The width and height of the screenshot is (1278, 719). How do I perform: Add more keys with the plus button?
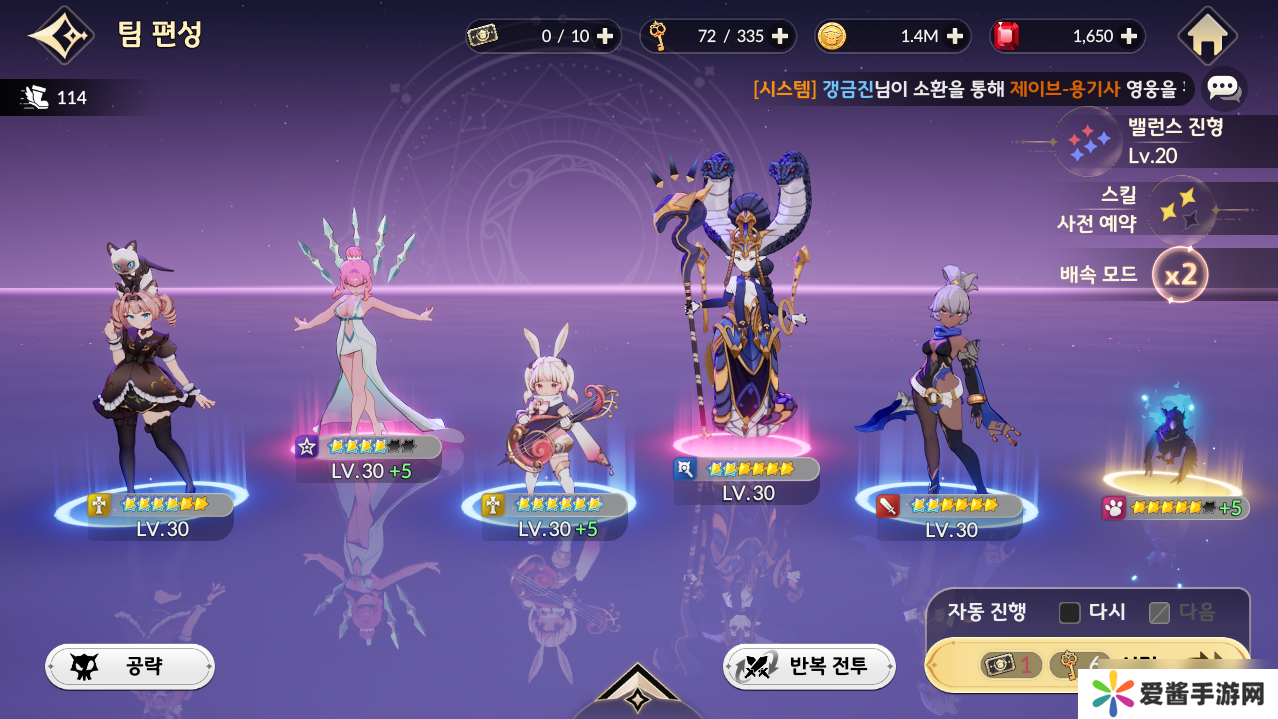(780, 36)
